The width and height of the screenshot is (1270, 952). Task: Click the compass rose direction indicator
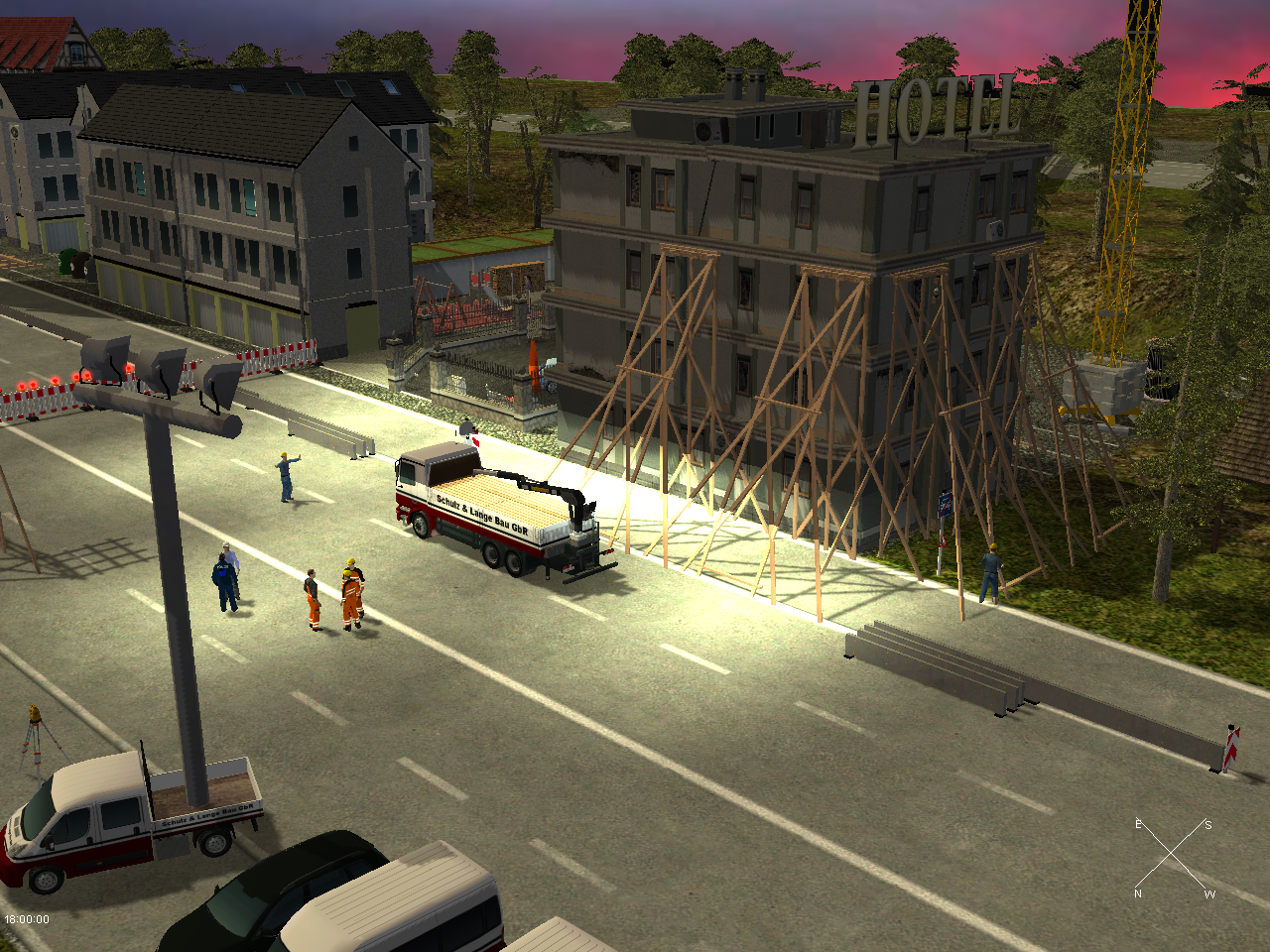[1174, 859]
